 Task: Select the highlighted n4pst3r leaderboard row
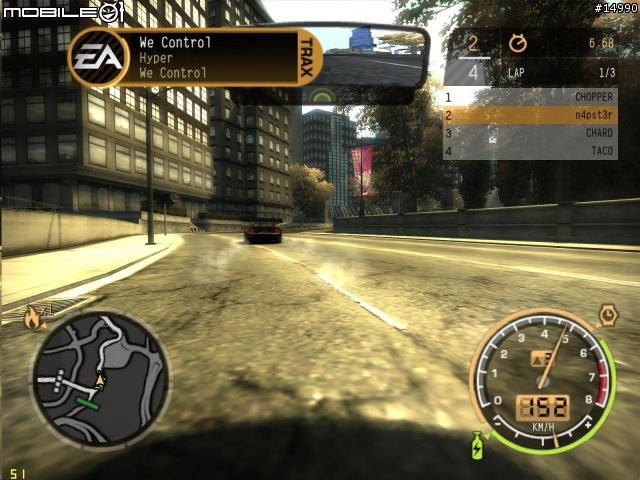(x=530, y=115)
